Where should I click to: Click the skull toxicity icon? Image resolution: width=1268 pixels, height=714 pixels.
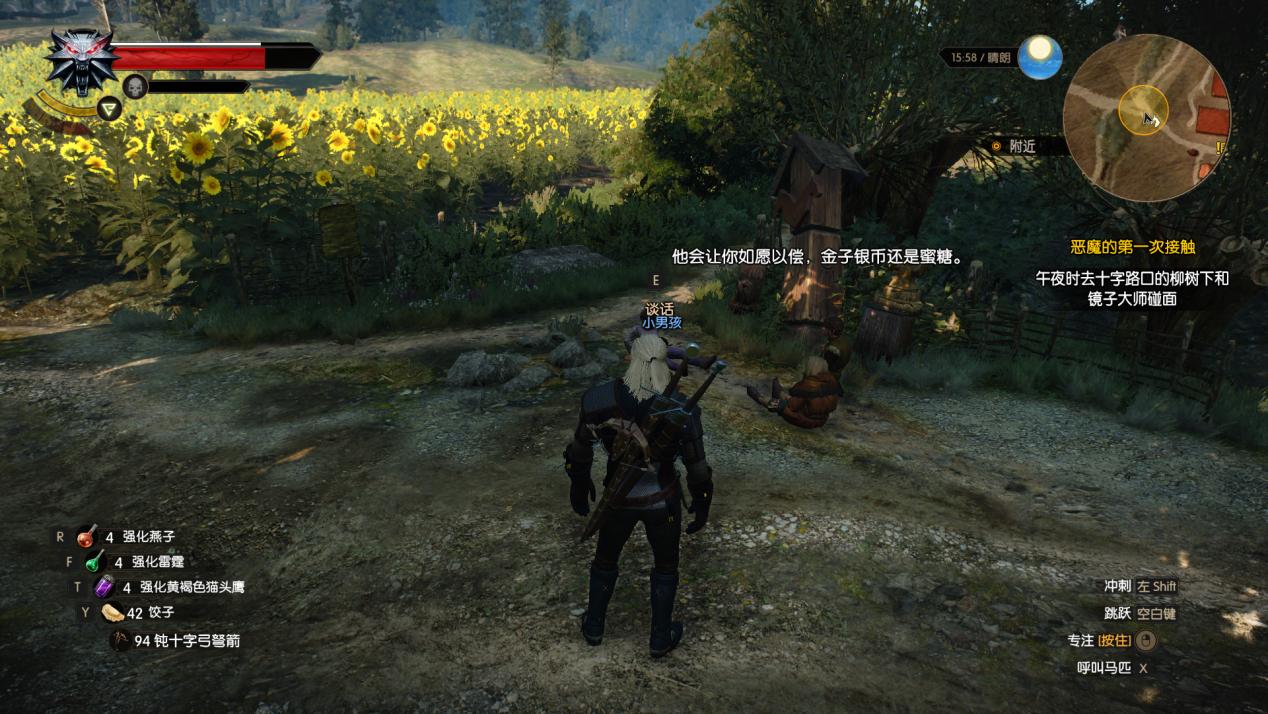pos(135,86)
